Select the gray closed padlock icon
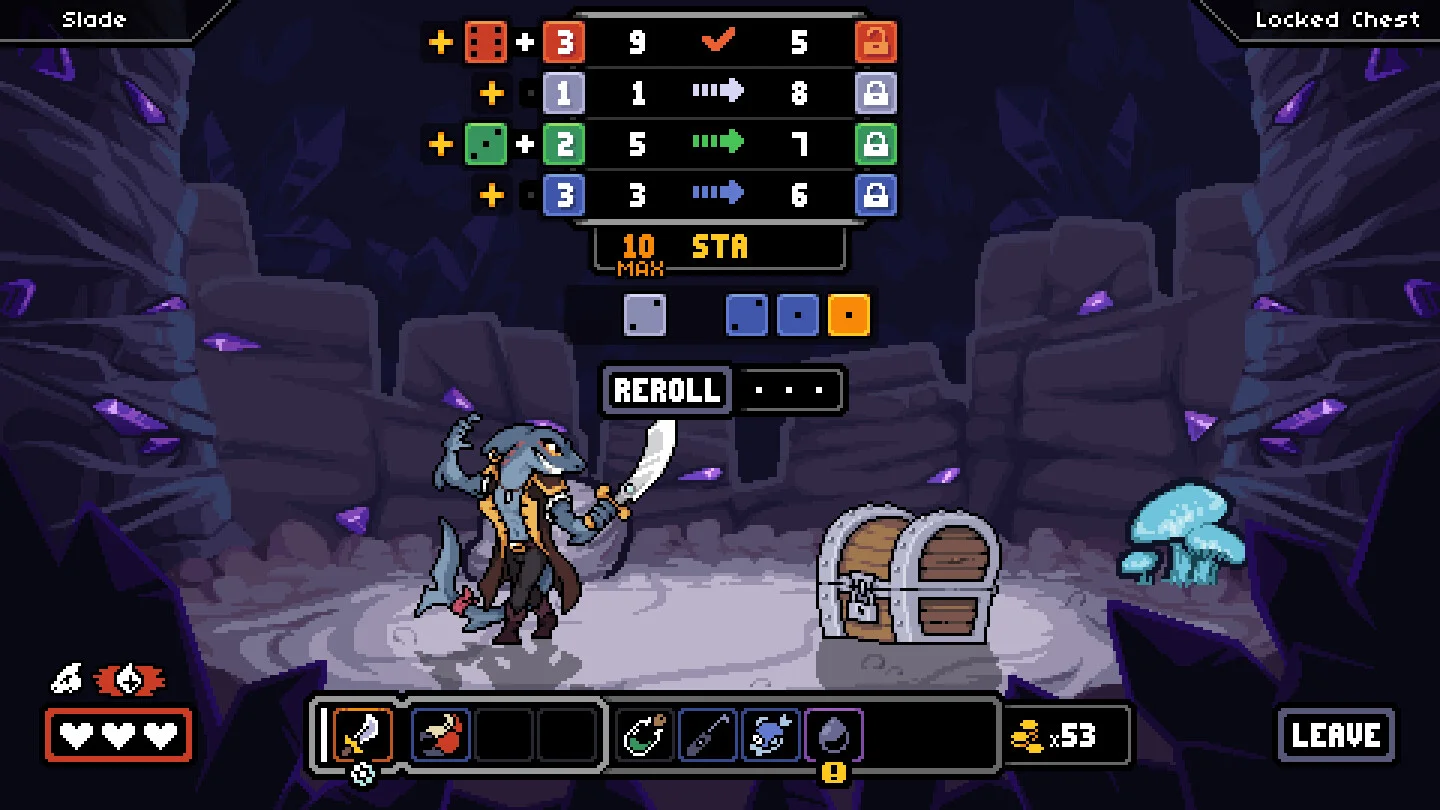 [876, 94]
